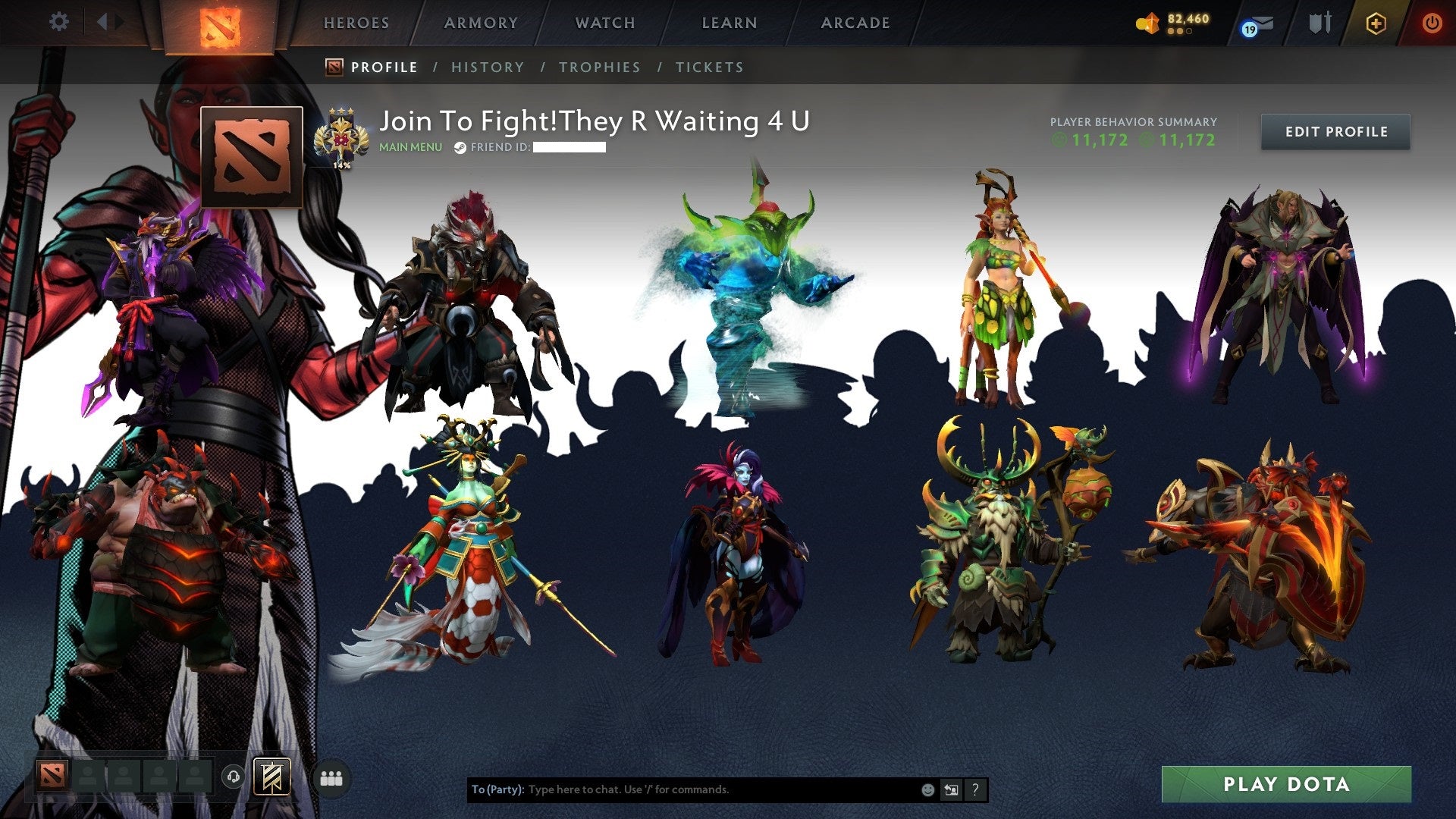Screen dimensions: 1456x819
Task: Switch to the HISTORY tab
Action: [488, 67]
